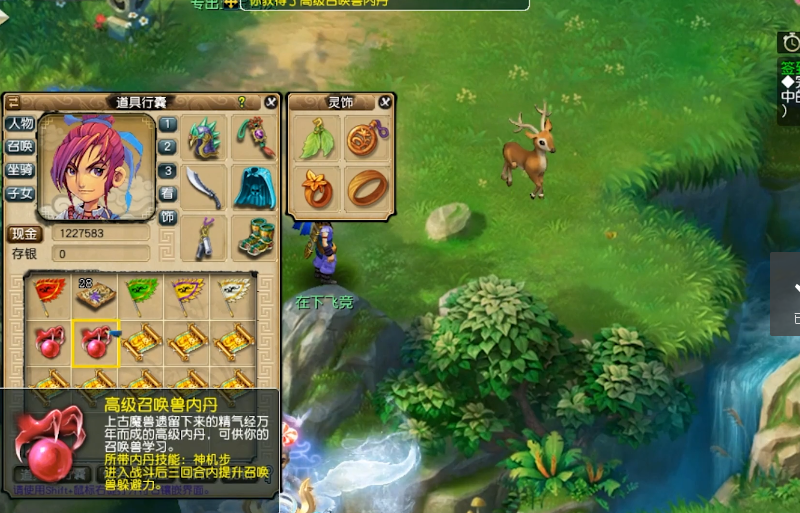Close the 灵饰 accessories panel
This screenshot has height=513, width=800.
tap(385, 102)
